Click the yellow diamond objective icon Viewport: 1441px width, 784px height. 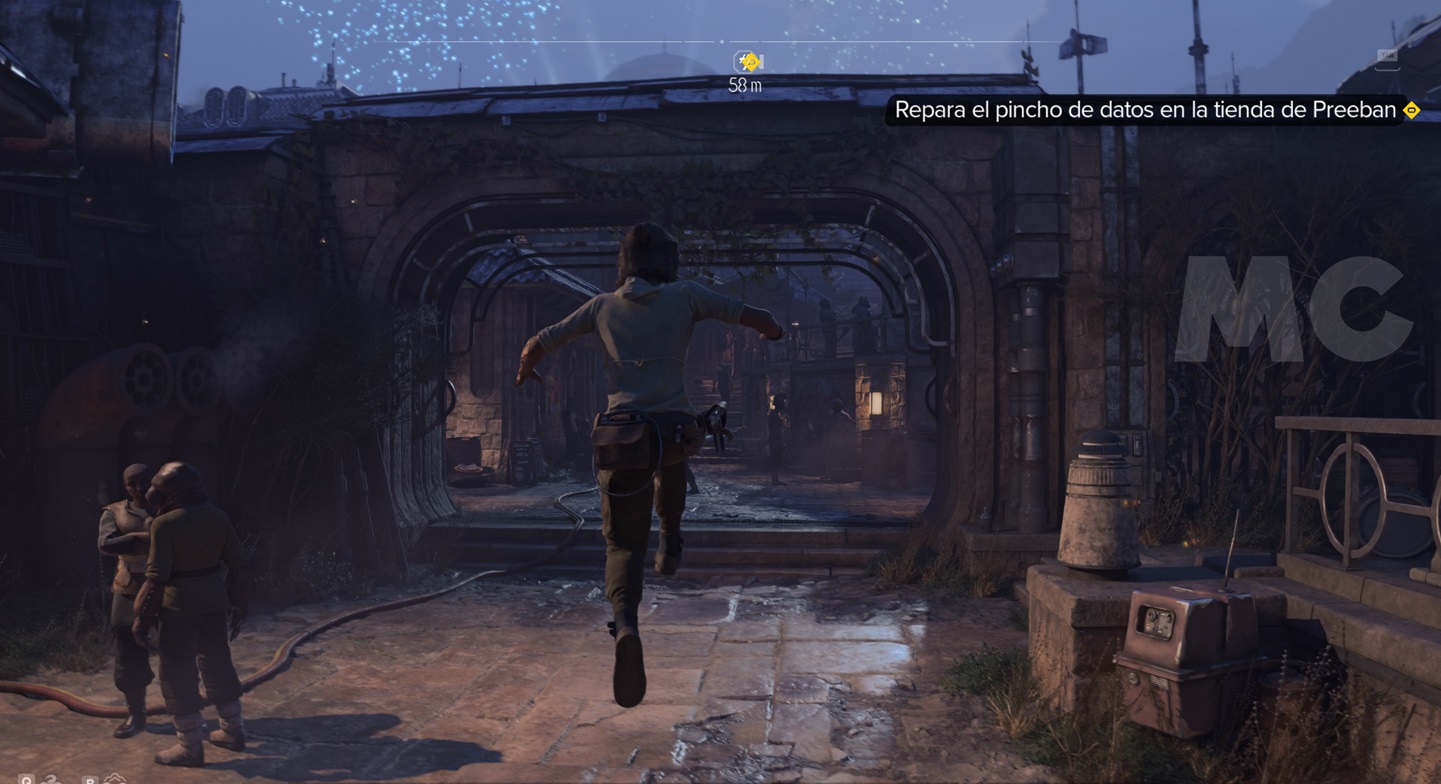click(1411, 110)
